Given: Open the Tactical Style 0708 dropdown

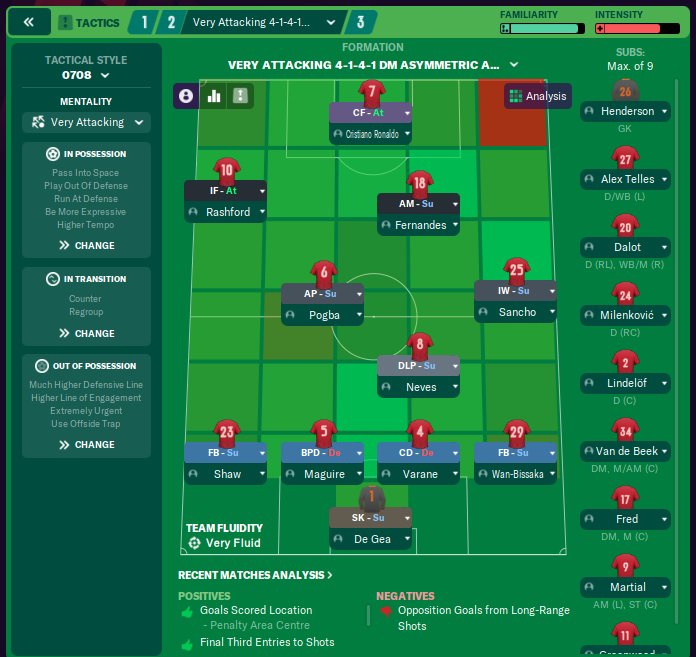Looking at the screenshot, I should (x=85, y=74).
